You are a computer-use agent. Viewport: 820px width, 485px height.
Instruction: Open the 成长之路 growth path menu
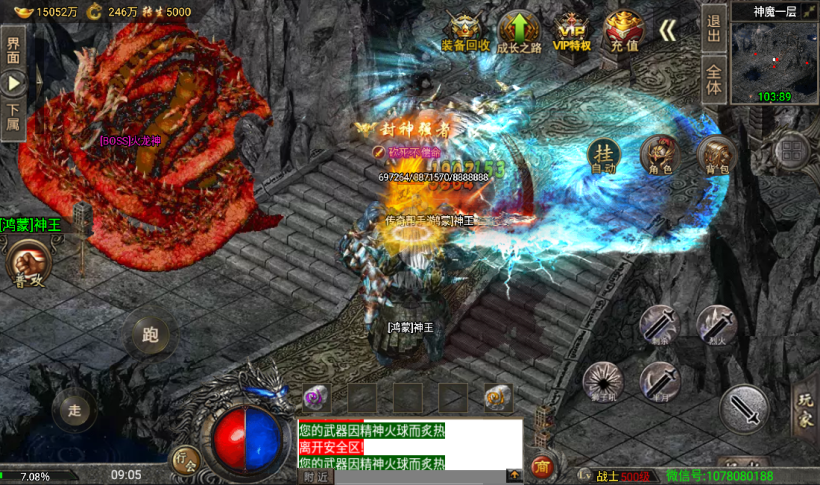tap(519, 30)
